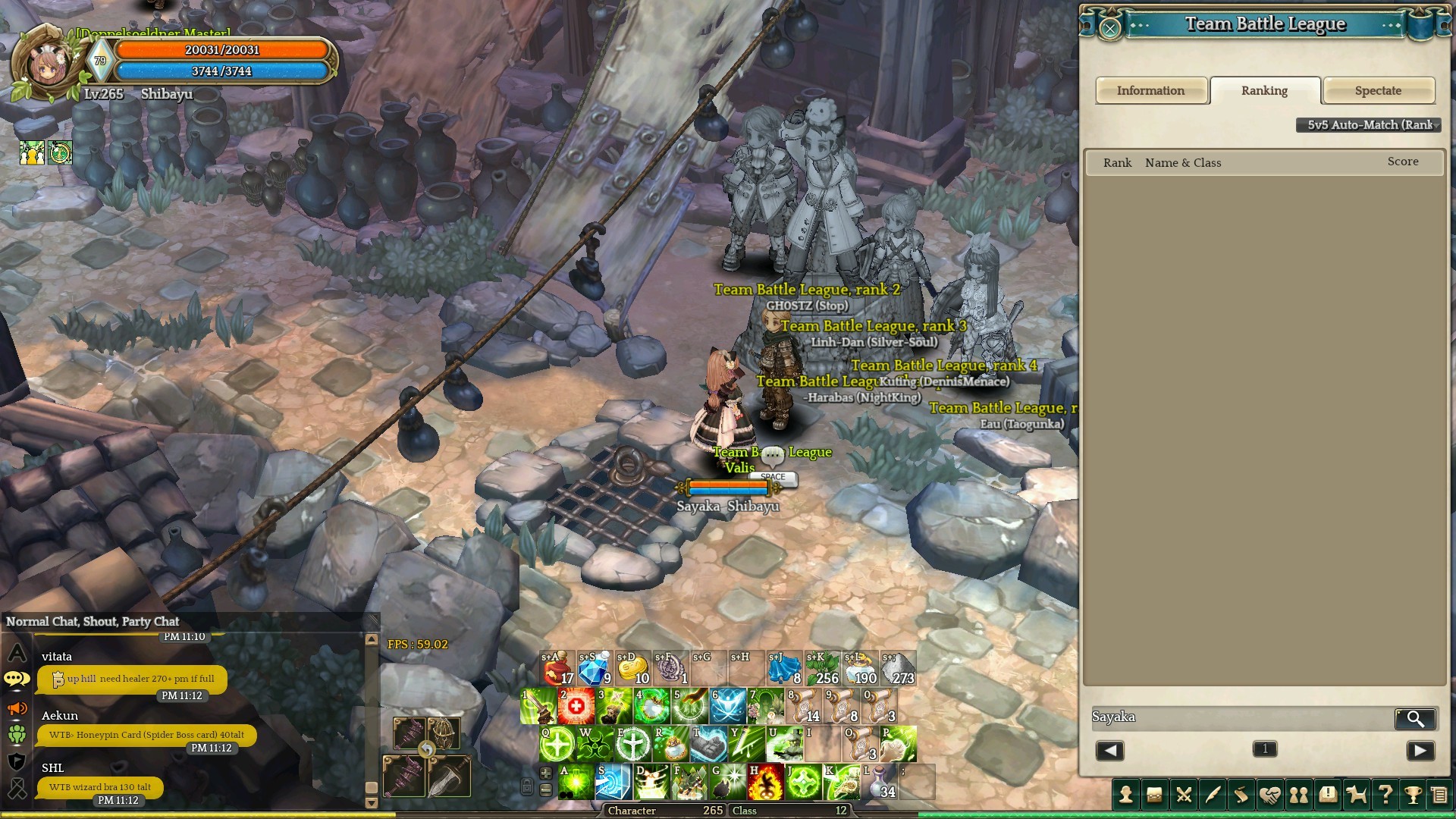Activate the biohazard symbol skill
1456x819 pixels.
595,745
